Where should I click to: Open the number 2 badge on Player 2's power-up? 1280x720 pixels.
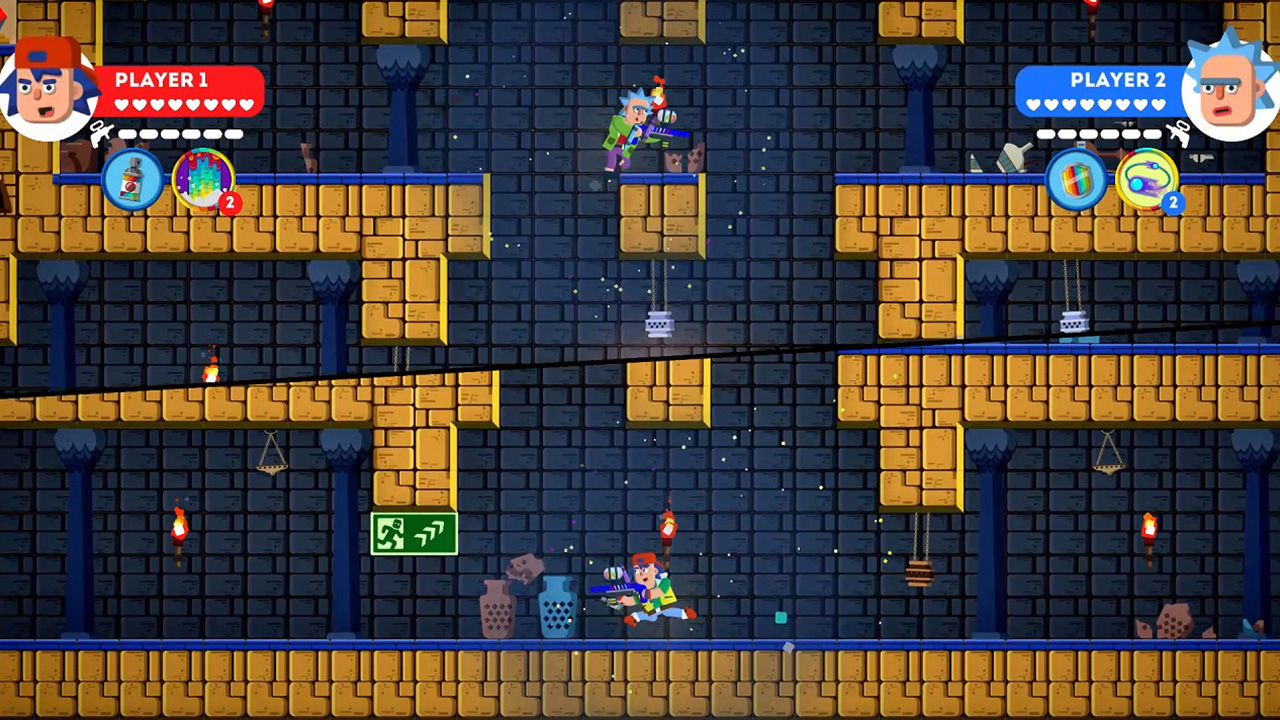pos(1173,202)
